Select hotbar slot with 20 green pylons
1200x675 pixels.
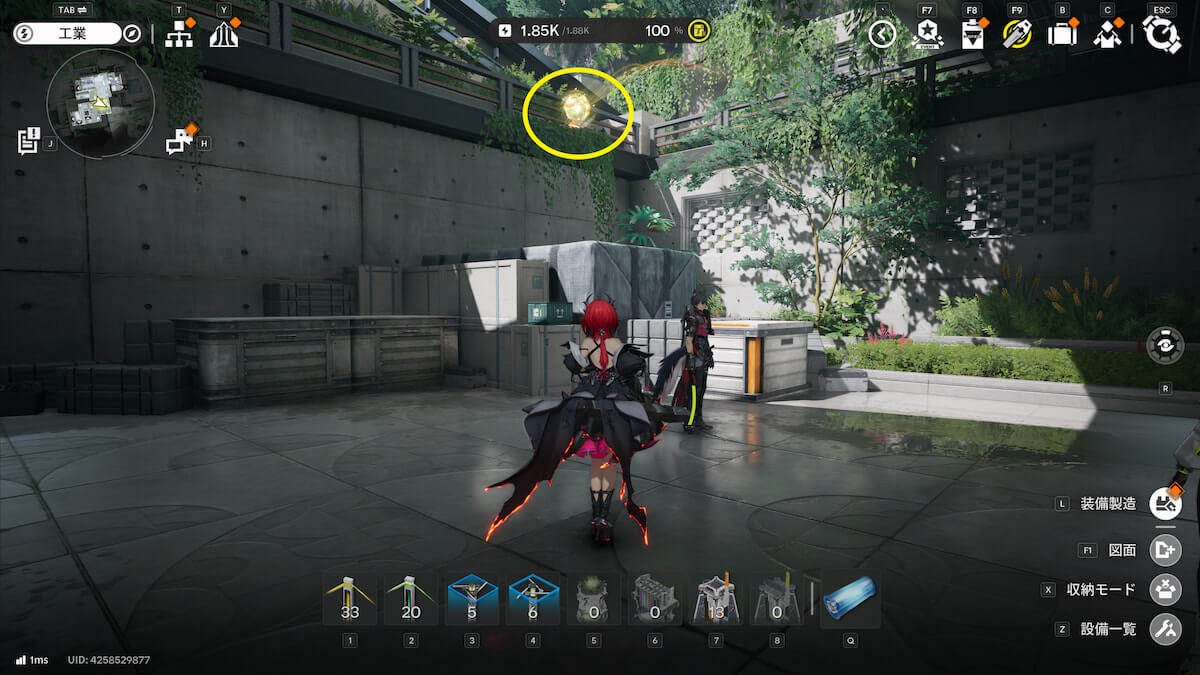point(411,600)
